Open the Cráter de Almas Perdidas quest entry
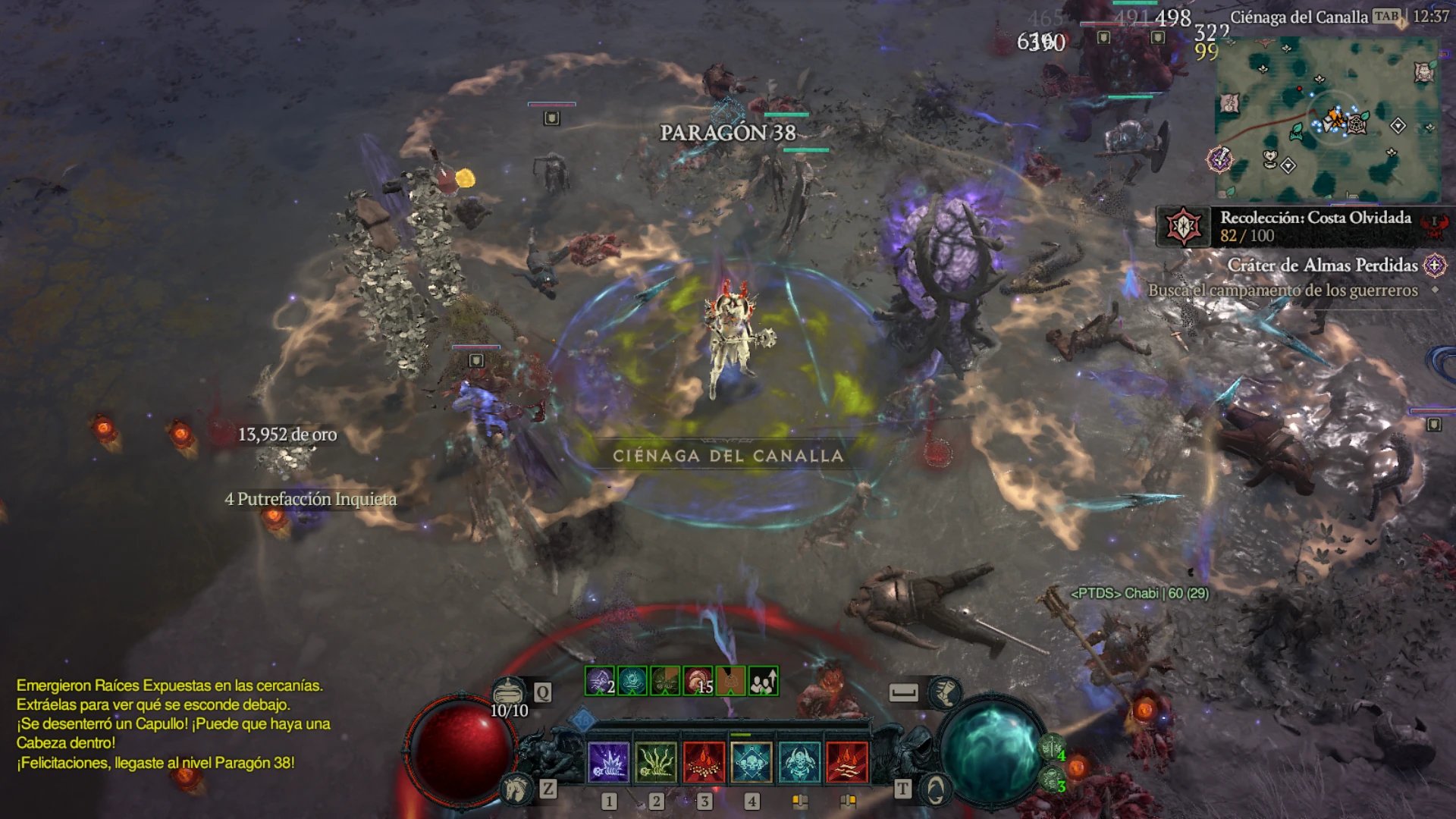Screen dimensions: 1456x819 pyautogui.click(x=1323, y=265)
